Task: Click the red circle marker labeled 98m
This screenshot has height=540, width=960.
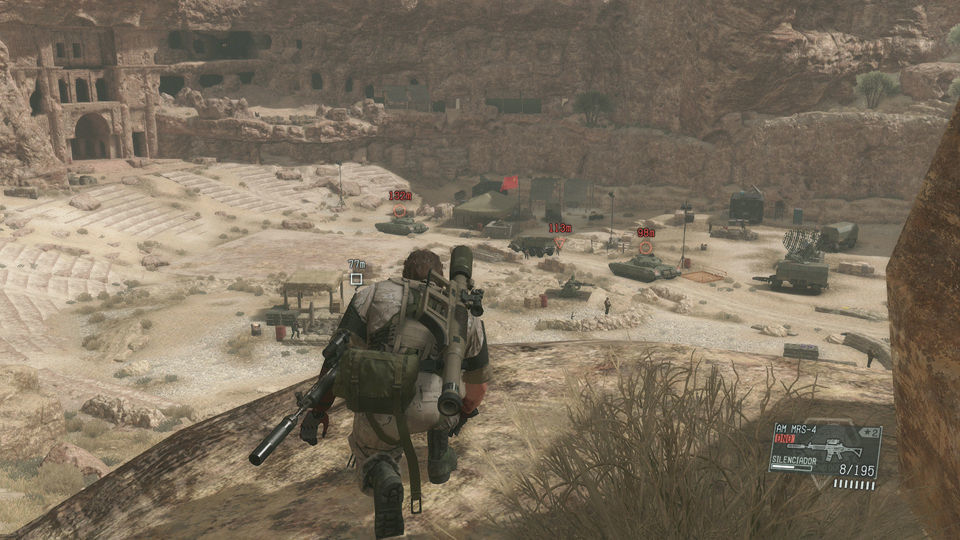Action: 645,247
